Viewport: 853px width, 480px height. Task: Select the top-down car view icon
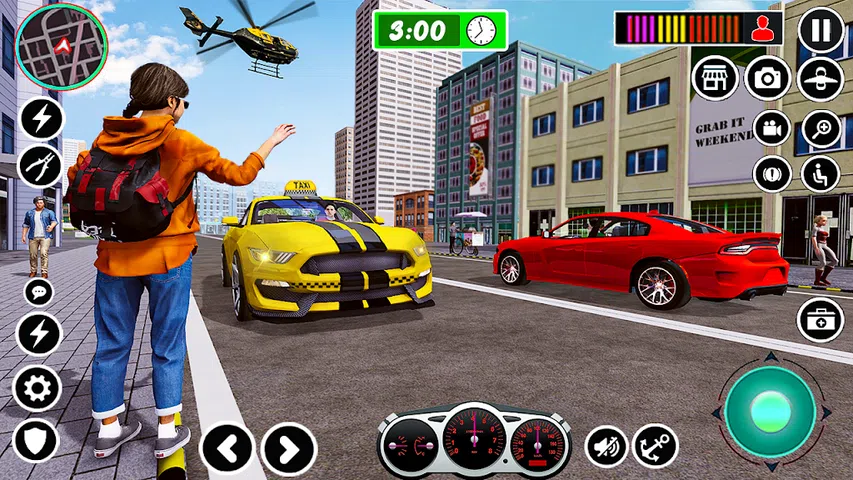(821, 79)
